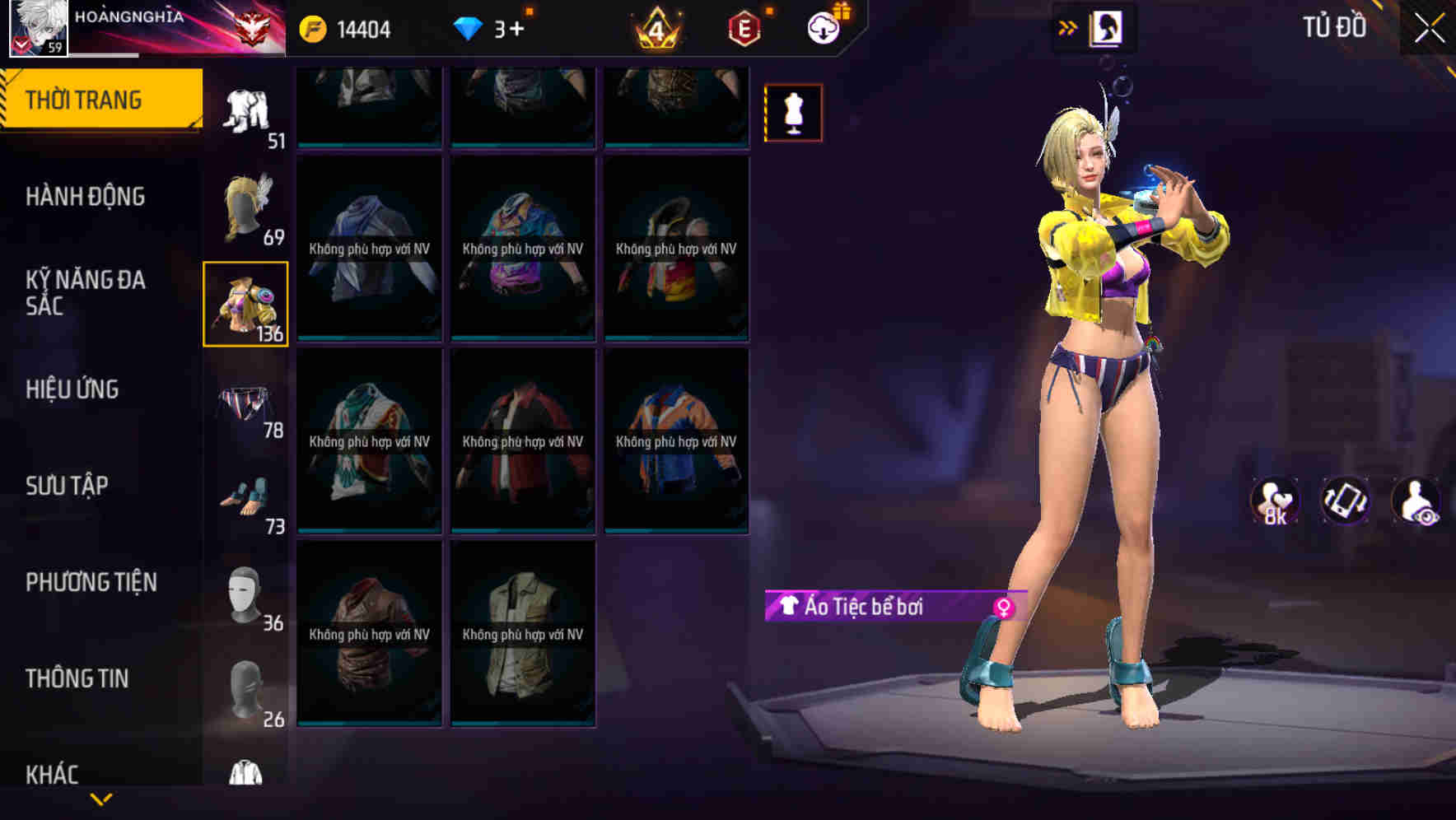Collapse category list via bottom chevron
The image size is (1456, 820).
point(101,800)
